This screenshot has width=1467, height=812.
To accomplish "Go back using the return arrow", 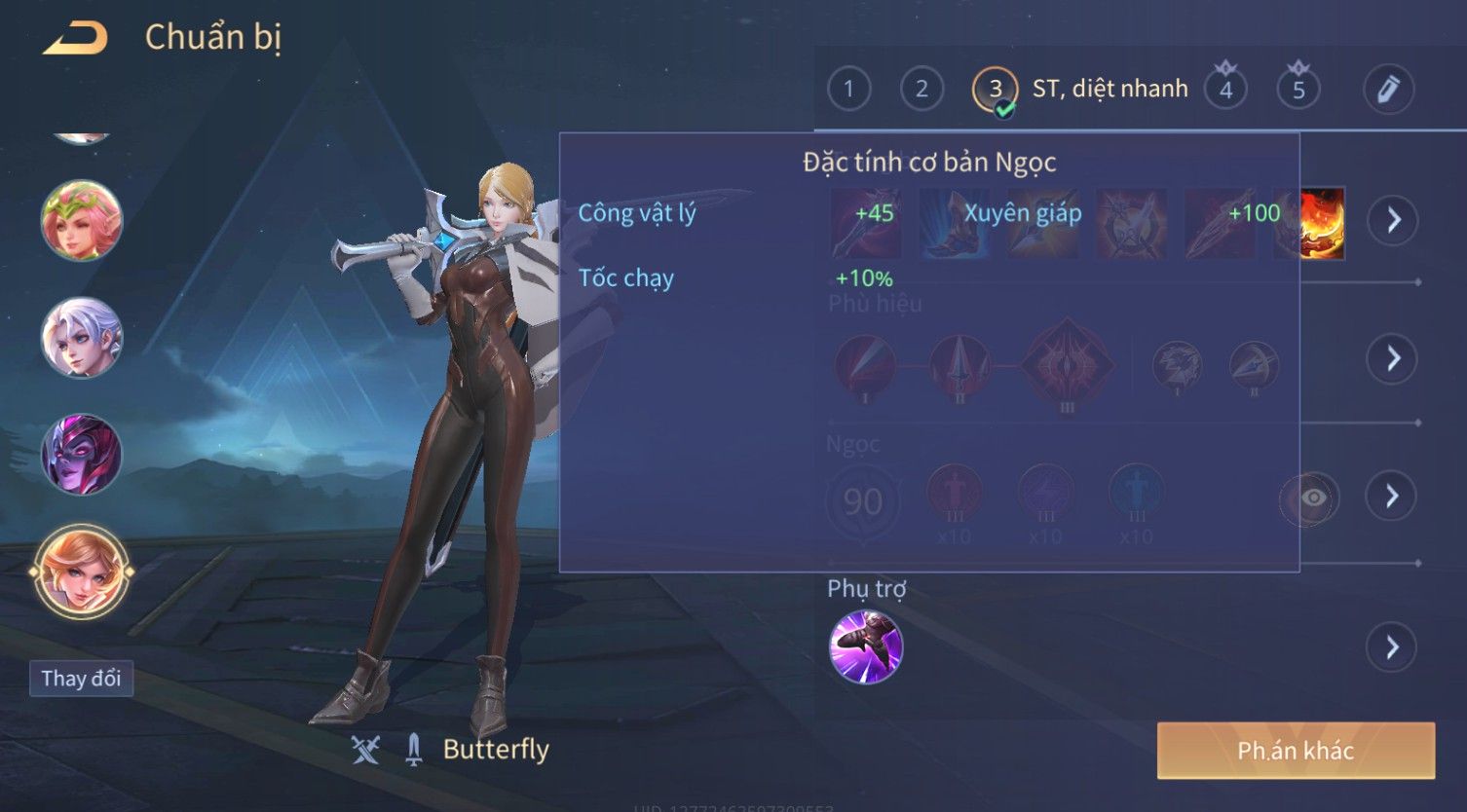I will [75, 39].
